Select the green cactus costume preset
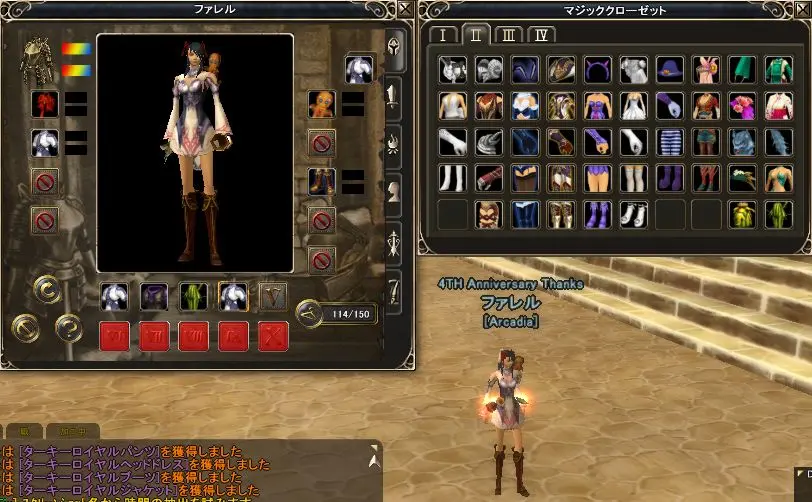The image size is (812, 502). point(193,296)
